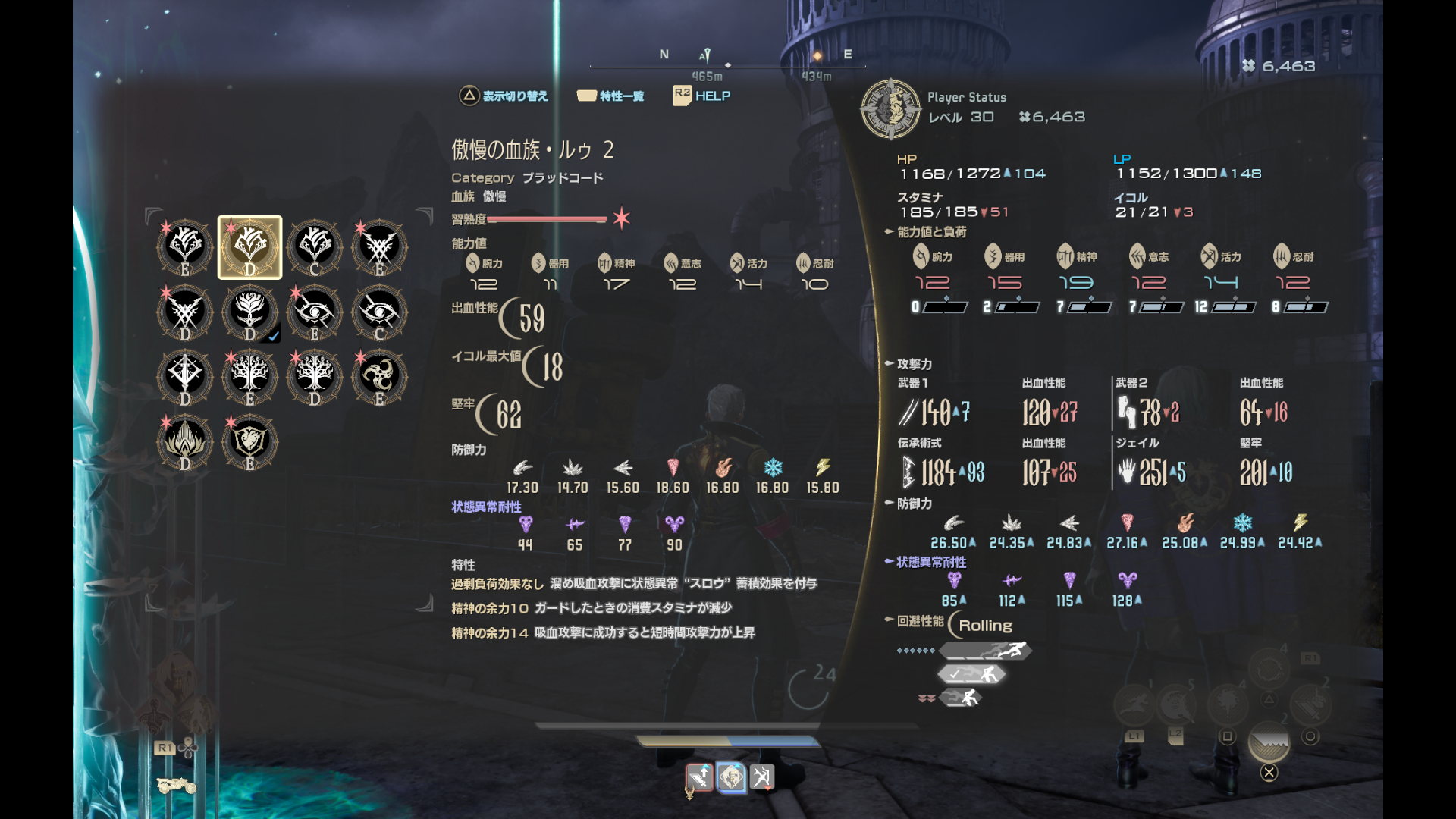Select the rank E crossed-fangs blood code
The width and height of the screenshot is (1456, 819).
coord(379,247)
